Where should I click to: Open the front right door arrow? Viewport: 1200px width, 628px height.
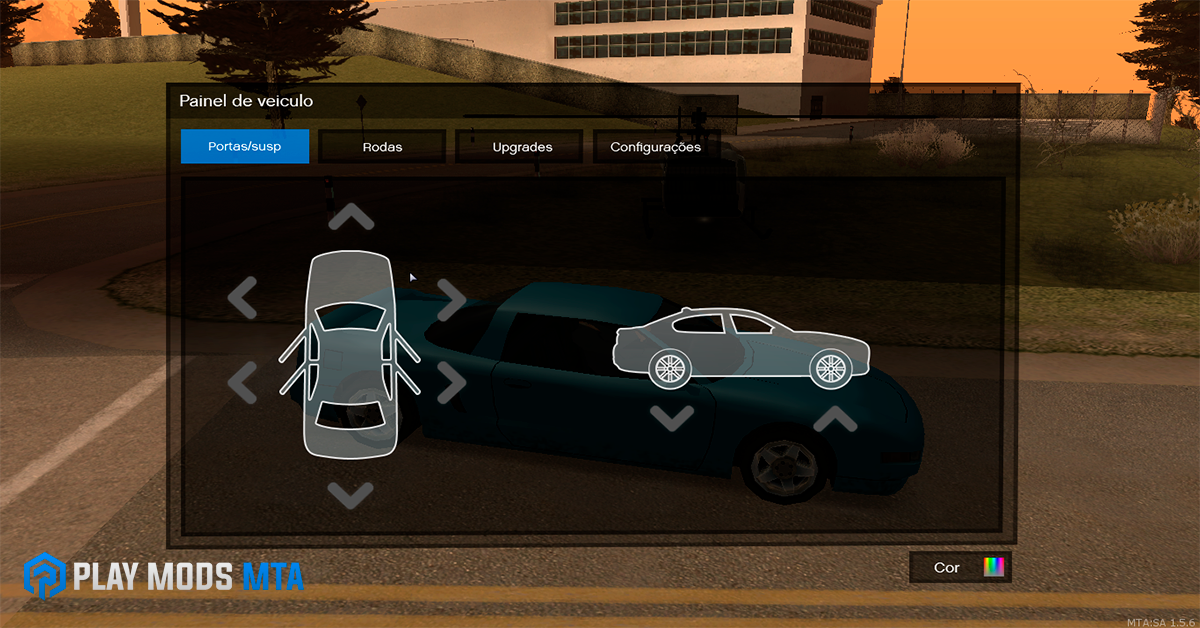[x=452, y=297]
